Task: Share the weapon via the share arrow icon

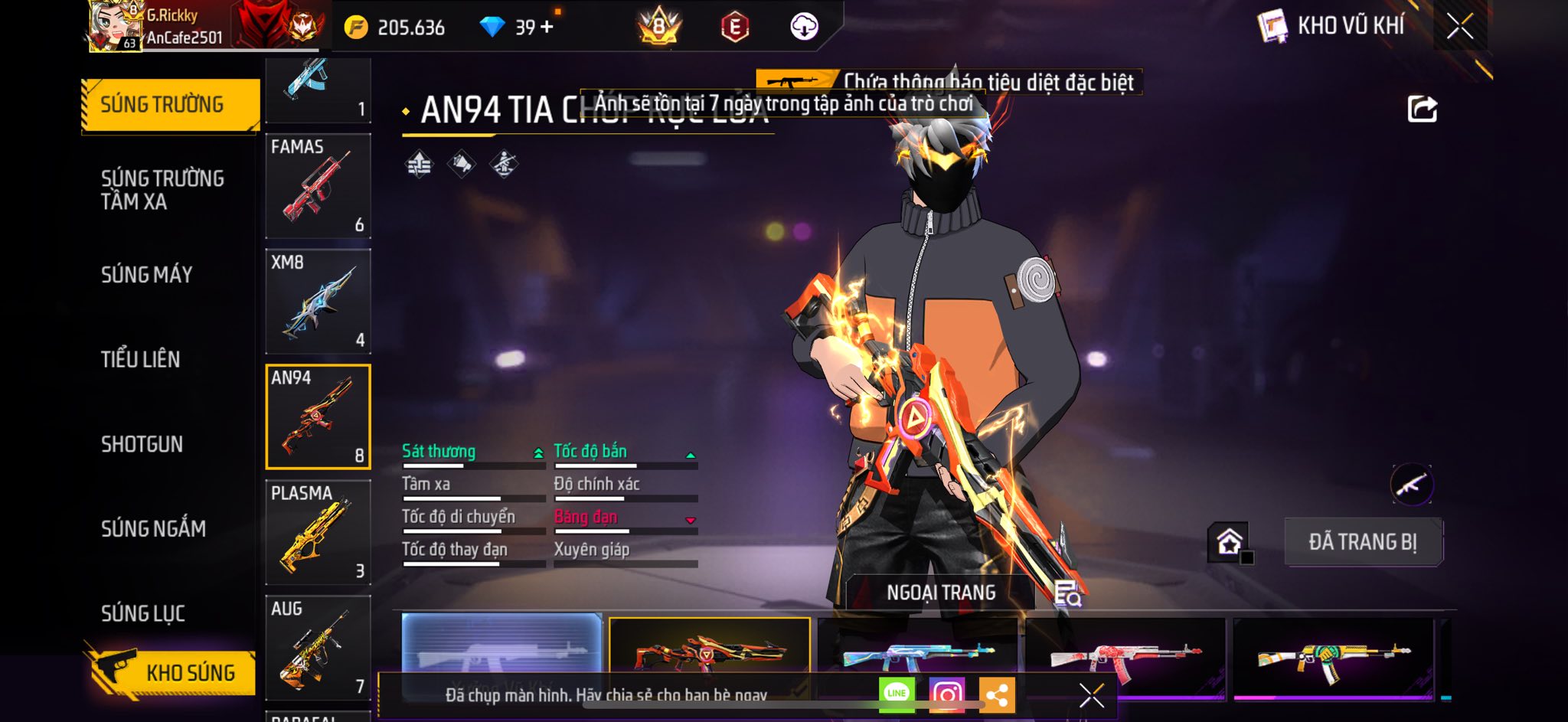Action: pyautogui.click(x=1422, y=109)
